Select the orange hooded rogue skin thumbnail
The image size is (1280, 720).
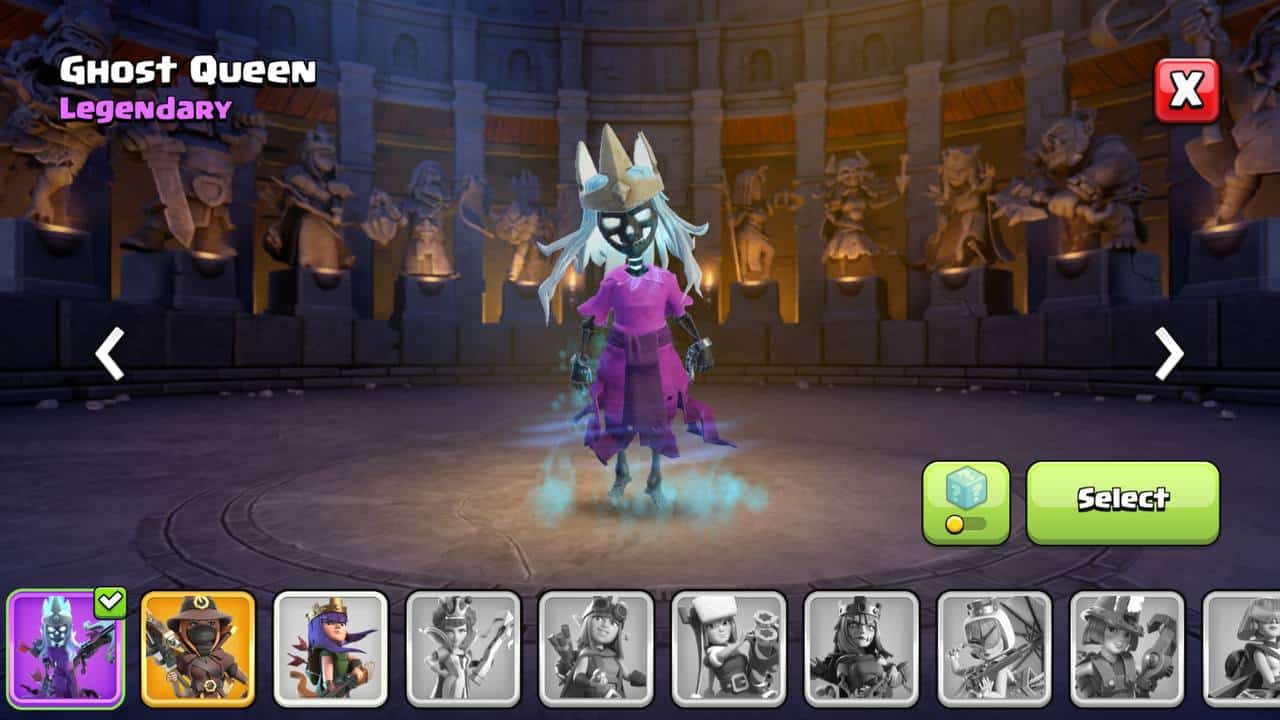coord(198,648)
